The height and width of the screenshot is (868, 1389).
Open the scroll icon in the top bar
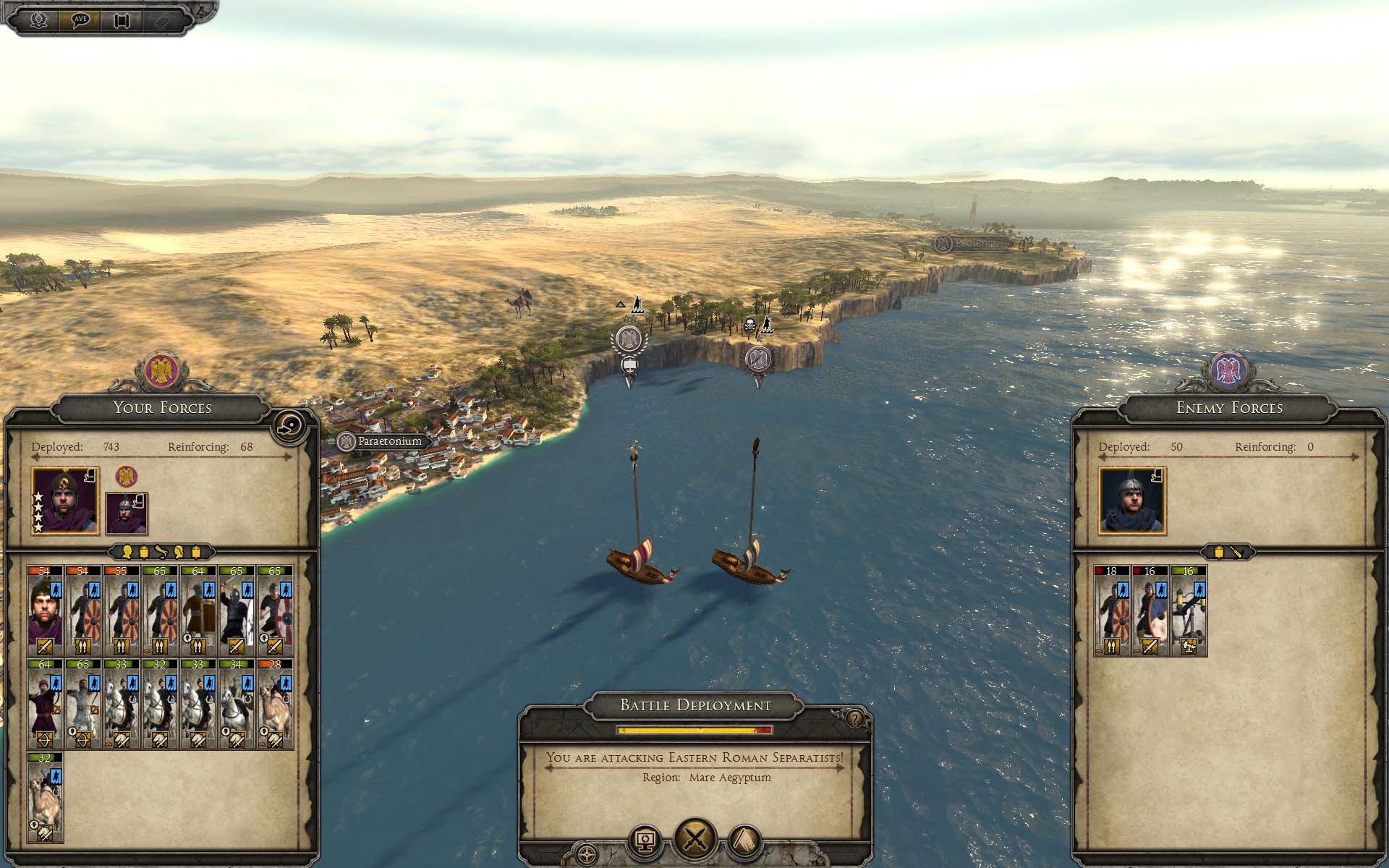click(x=121, y=20)
